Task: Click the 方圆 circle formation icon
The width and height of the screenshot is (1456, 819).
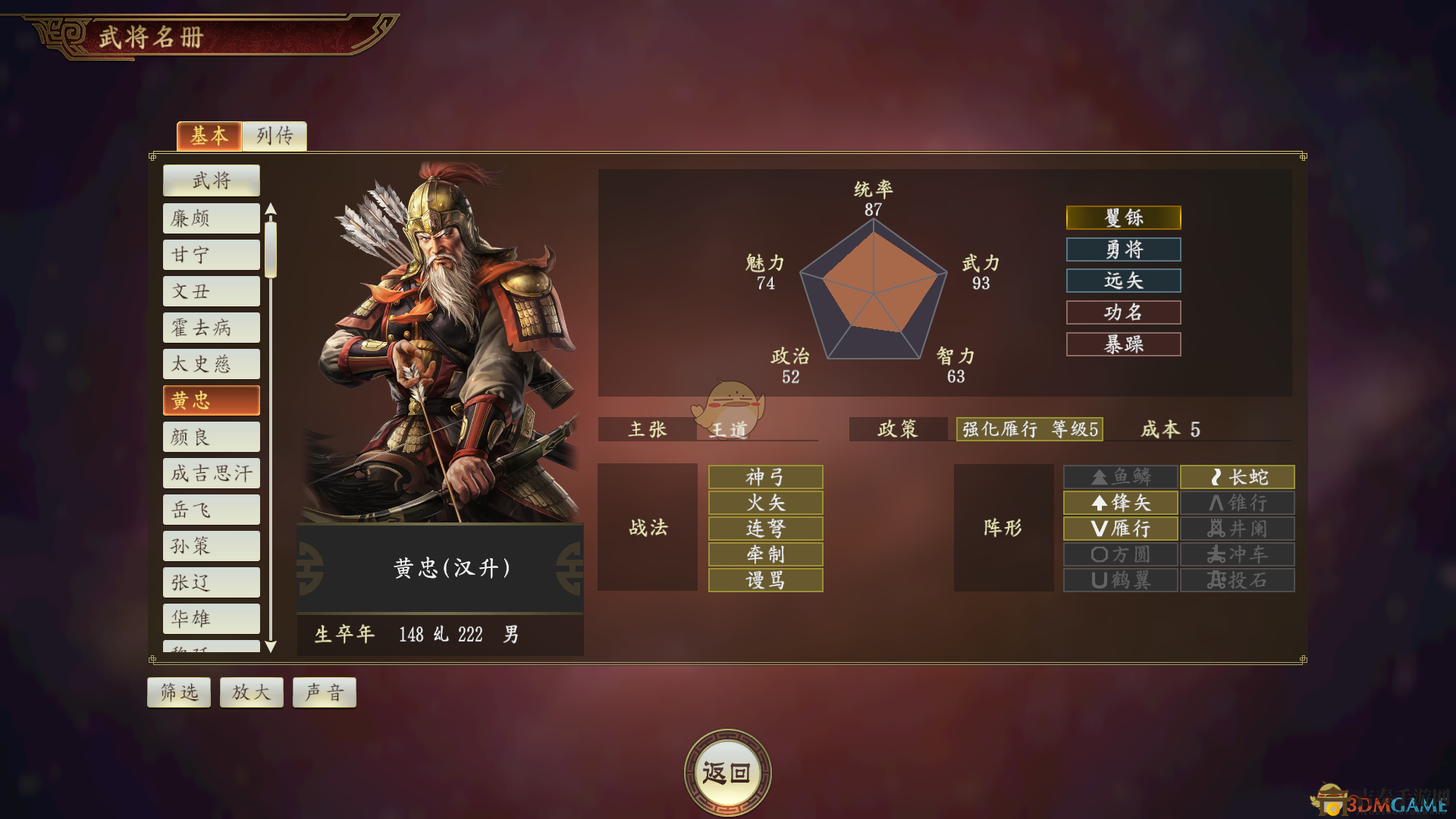Action: tap(1119, 554)
